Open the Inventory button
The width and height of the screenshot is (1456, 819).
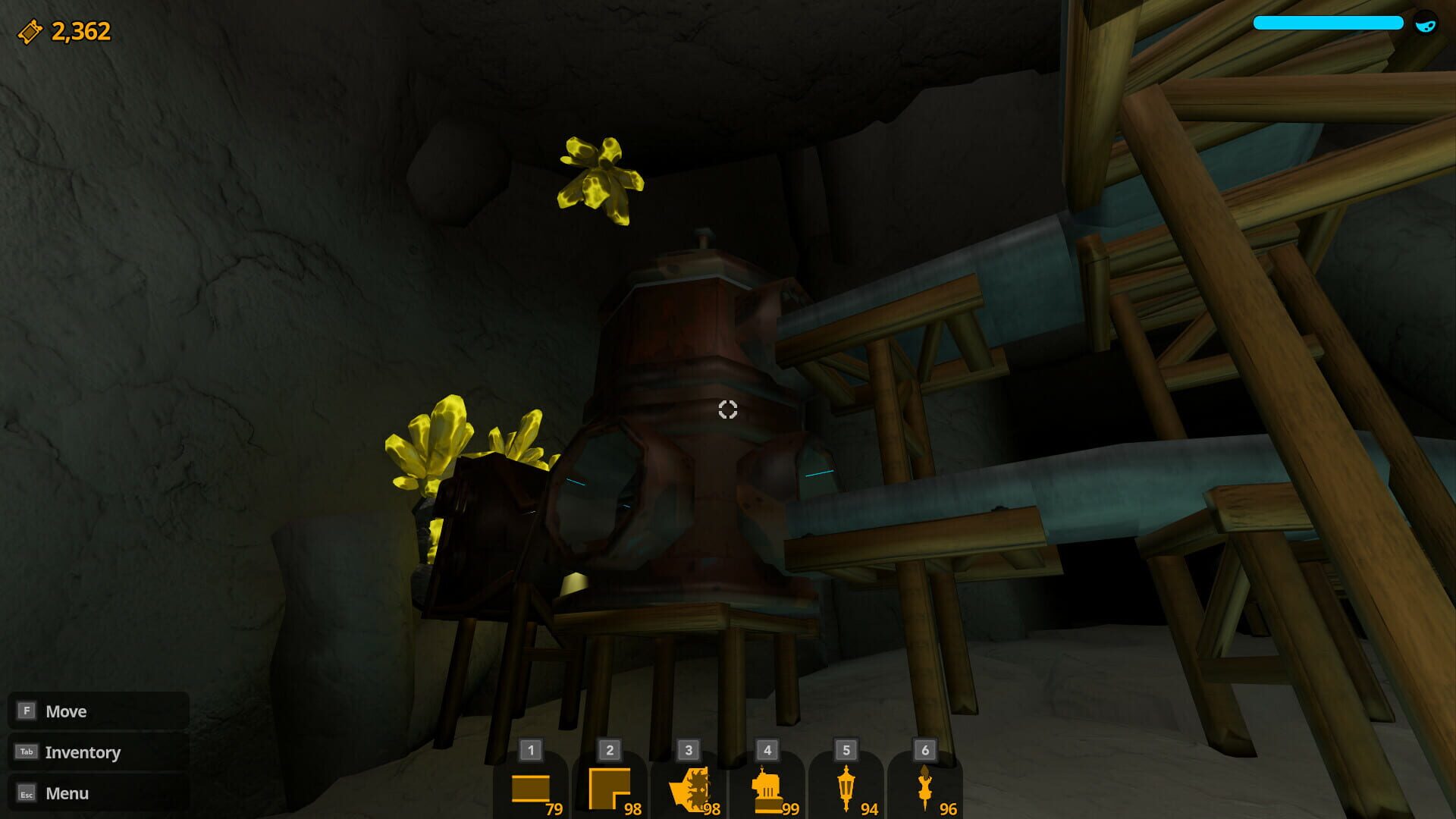(x=83, y=752)
